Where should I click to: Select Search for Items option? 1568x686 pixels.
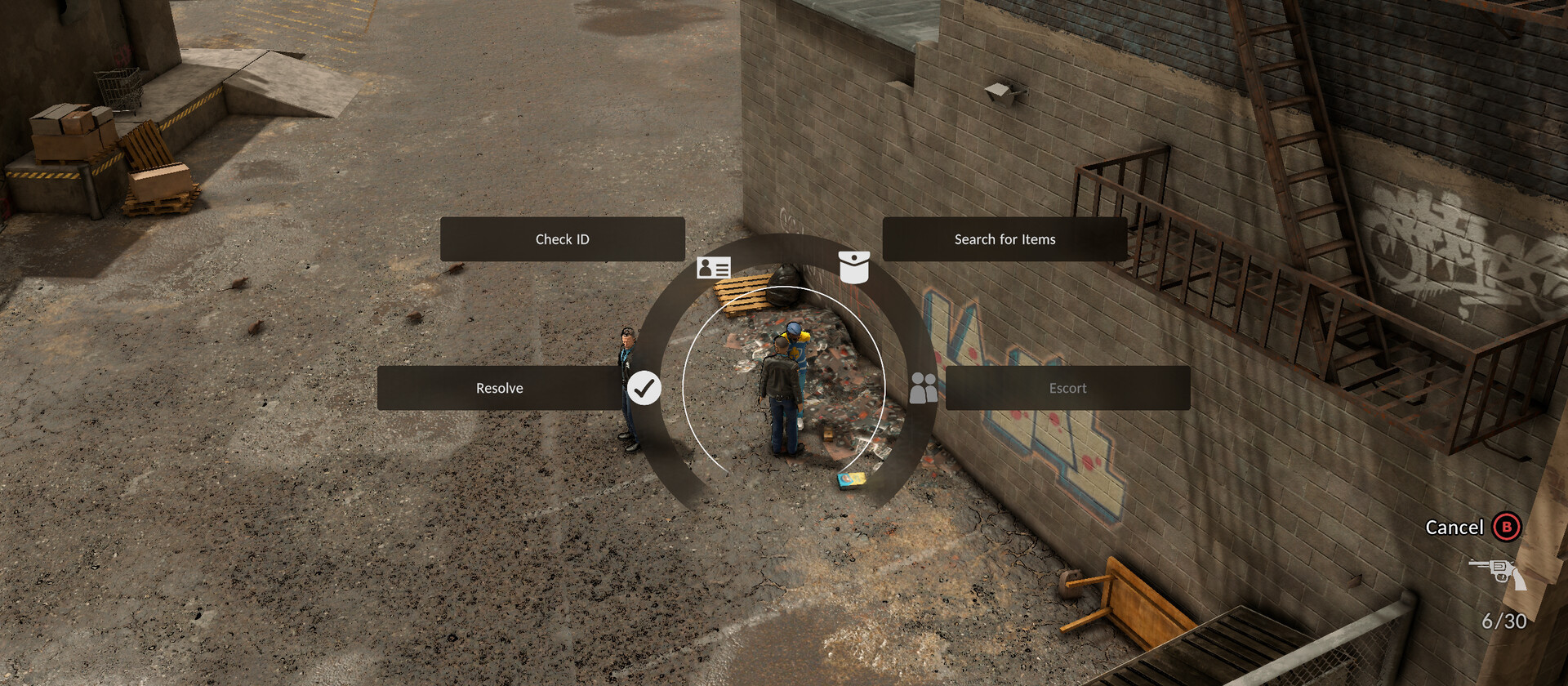coord(1004,239)
